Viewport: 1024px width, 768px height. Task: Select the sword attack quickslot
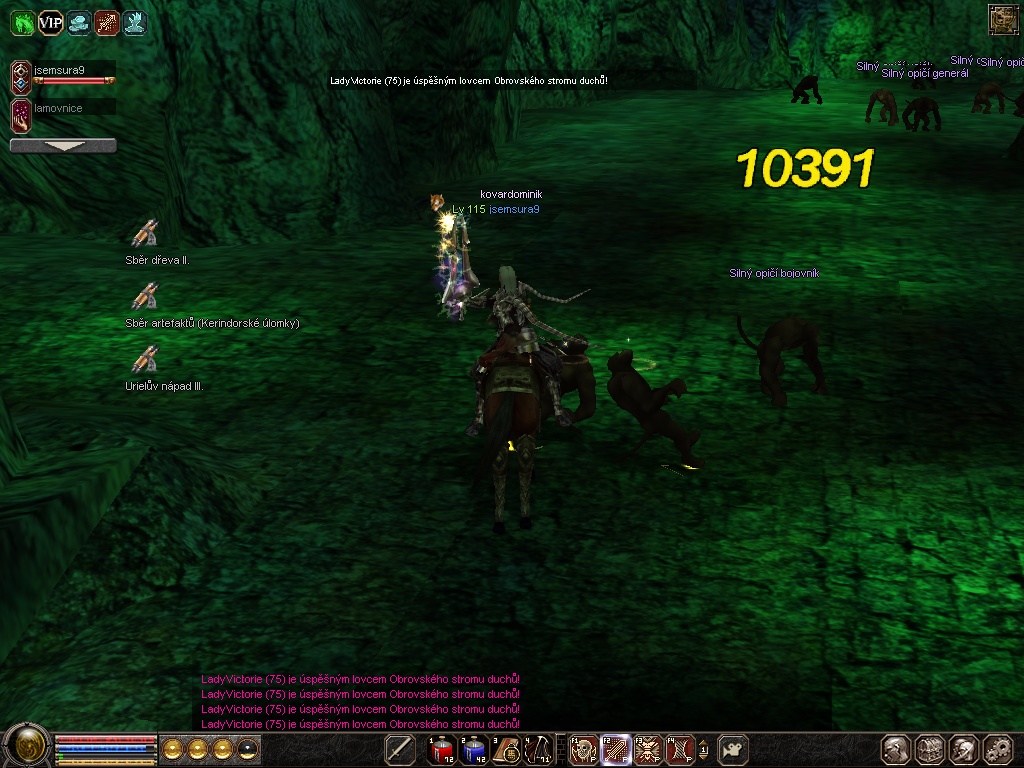click(x=400, y=749)
